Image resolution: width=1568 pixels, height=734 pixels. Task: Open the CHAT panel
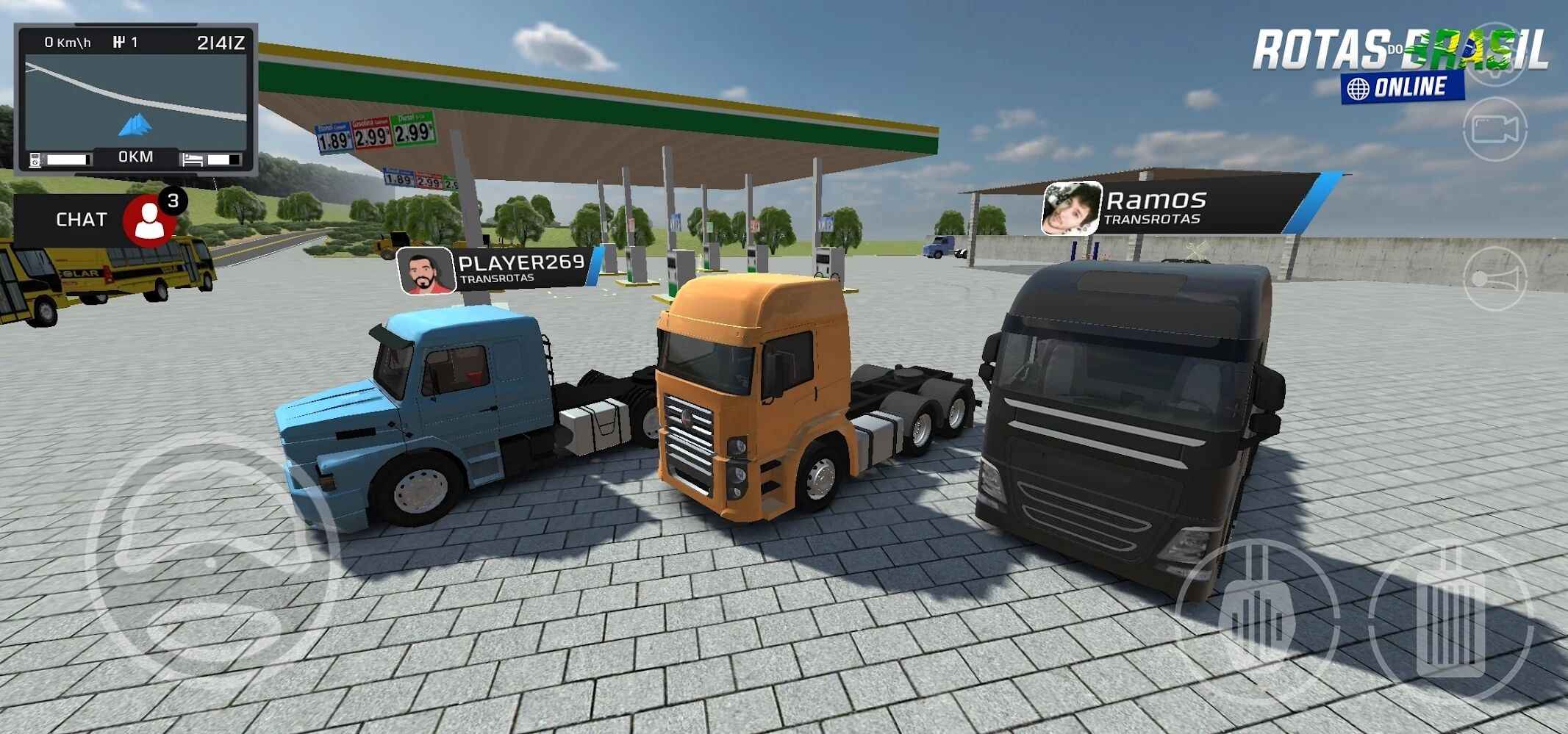[79, 220]
